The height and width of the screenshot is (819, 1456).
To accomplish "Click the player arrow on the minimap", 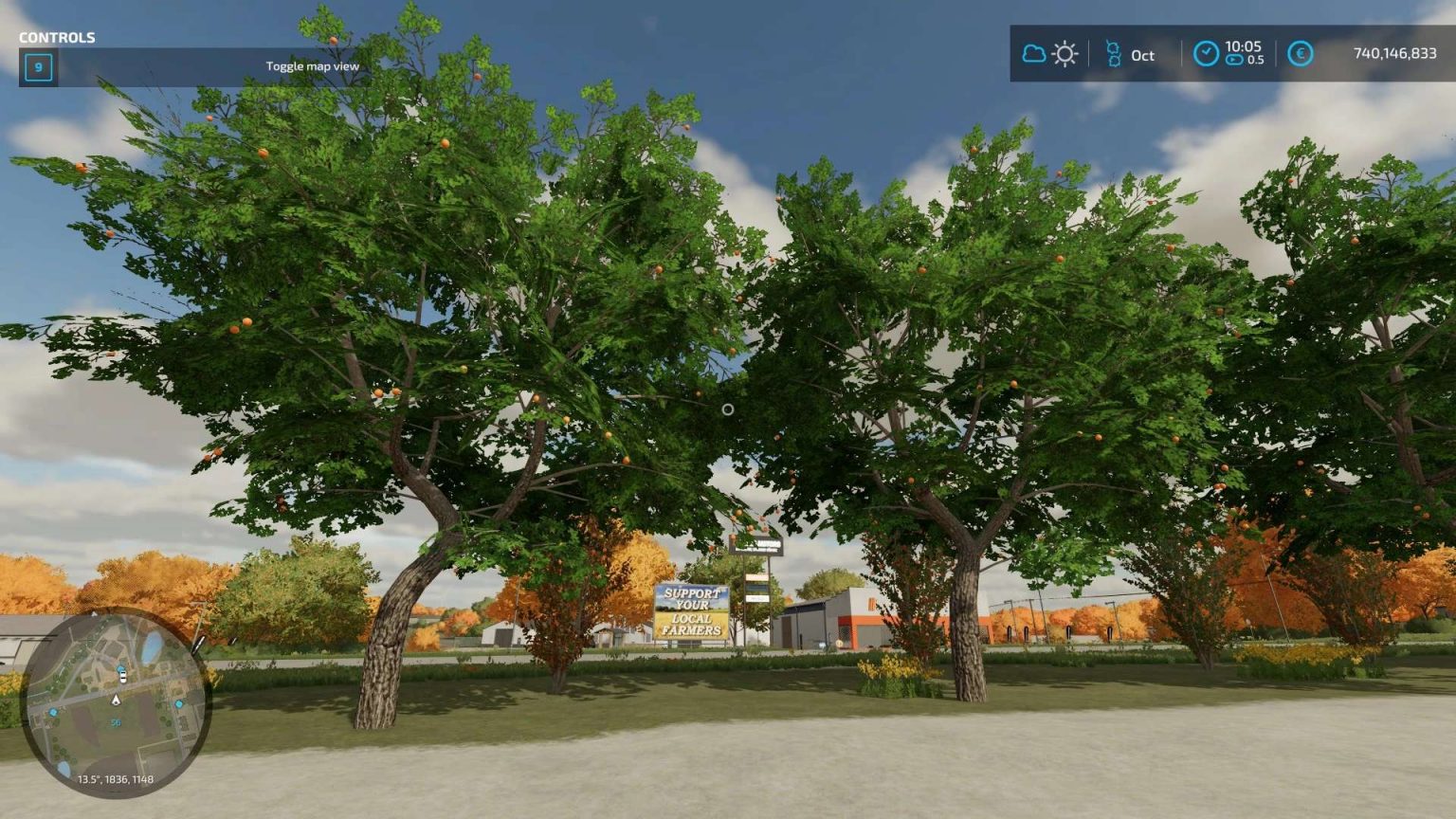I will tap(116, 700).
